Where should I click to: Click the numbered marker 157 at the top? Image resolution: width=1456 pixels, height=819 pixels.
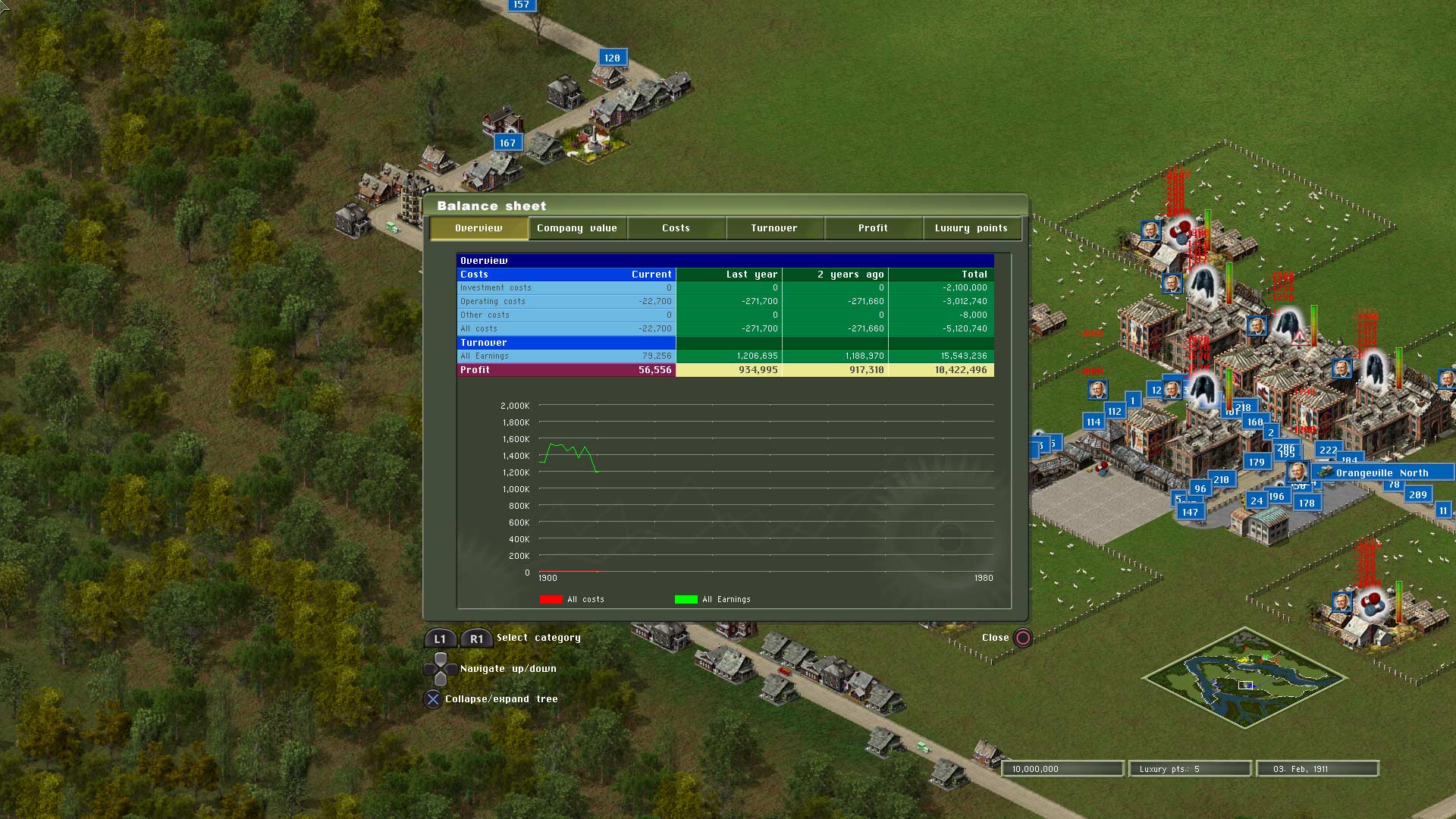click(x=521, y=5)
